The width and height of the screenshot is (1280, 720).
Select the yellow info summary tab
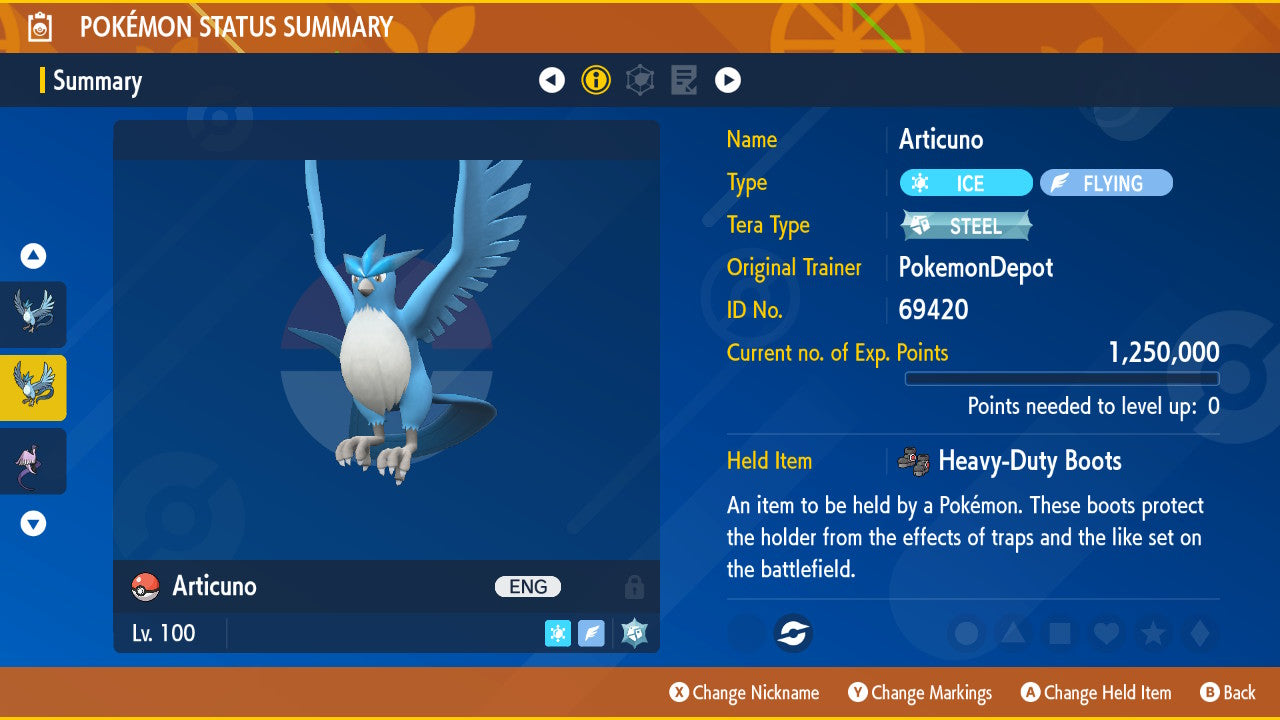[596, 80]
